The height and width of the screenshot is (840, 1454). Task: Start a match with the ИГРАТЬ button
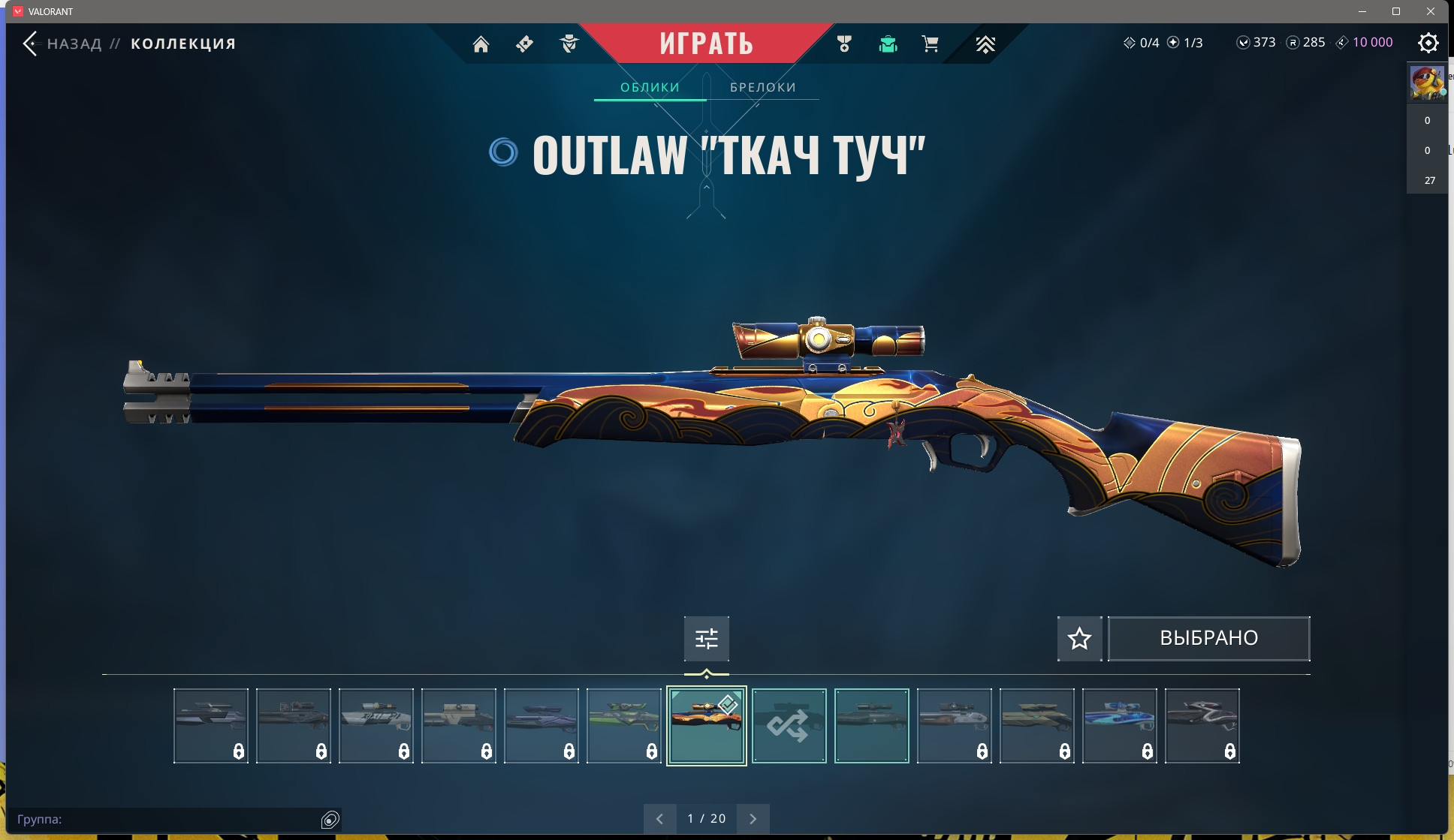(706, 44)
